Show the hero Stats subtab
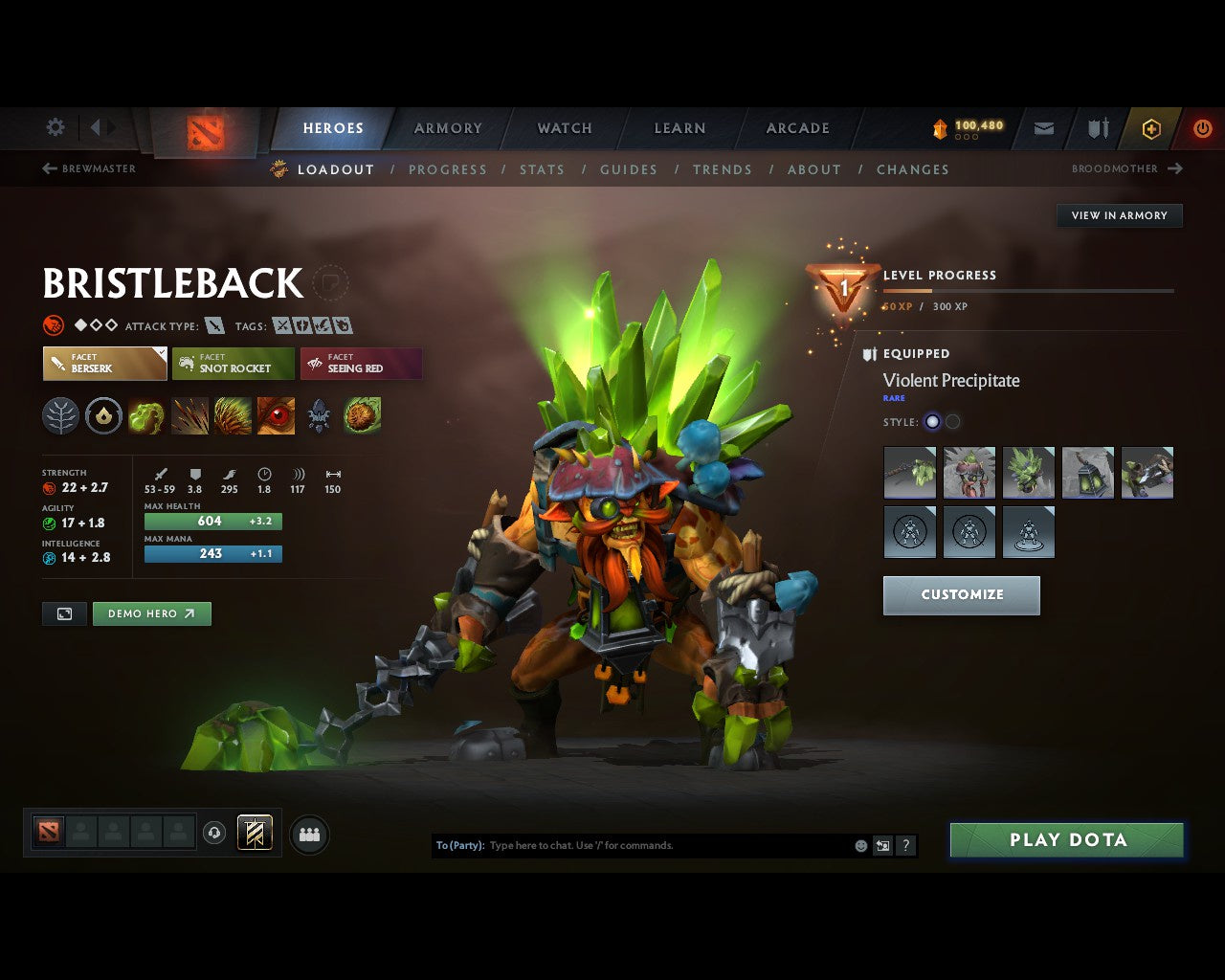The width and height of the screenshot is (1225, 980). click(542, 169)
